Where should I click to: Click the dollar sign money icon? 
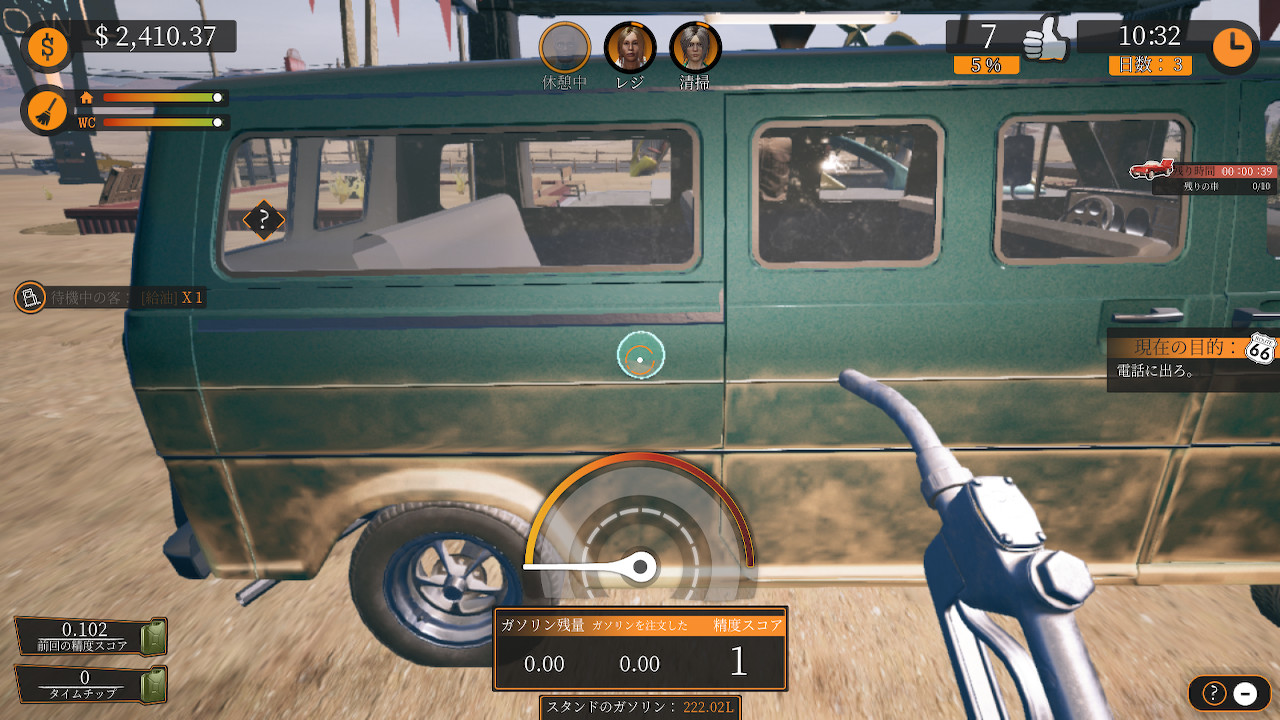[x=47, y=44]
